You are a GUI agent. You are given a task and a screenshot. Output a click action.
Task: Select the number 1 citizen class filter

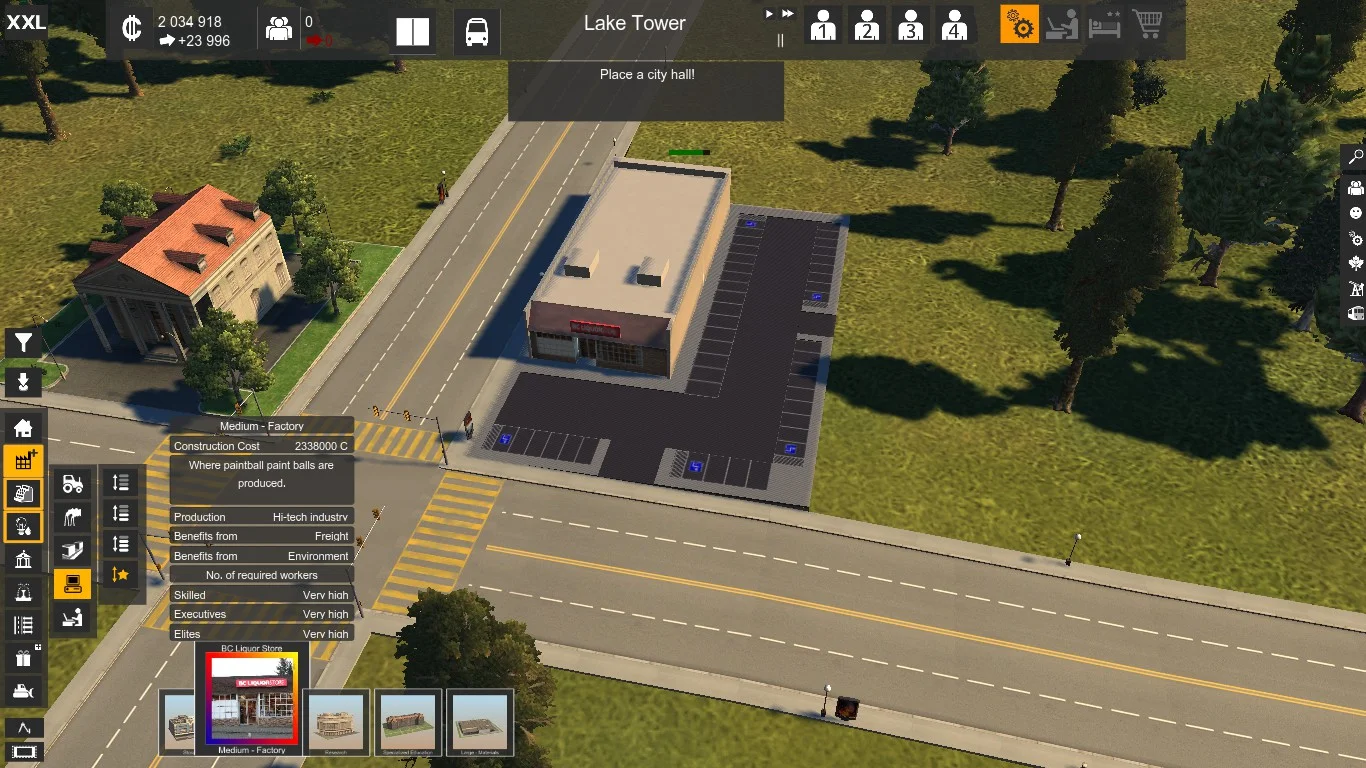(x=823, y=25)
